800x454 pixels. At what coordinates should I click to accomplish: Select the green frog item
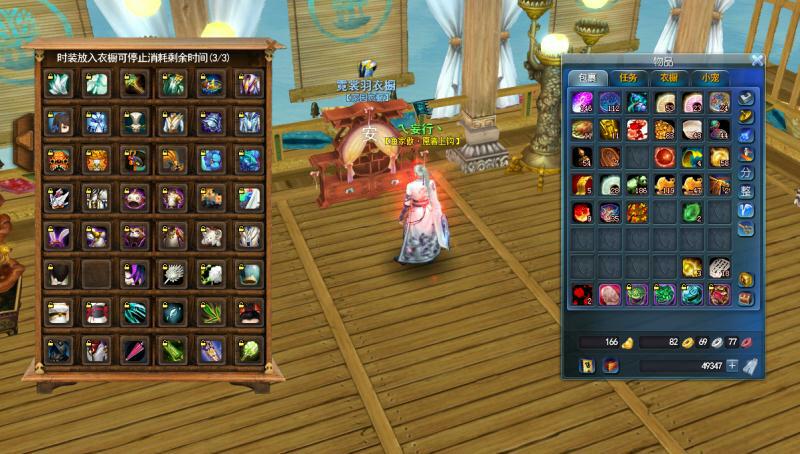637,294
